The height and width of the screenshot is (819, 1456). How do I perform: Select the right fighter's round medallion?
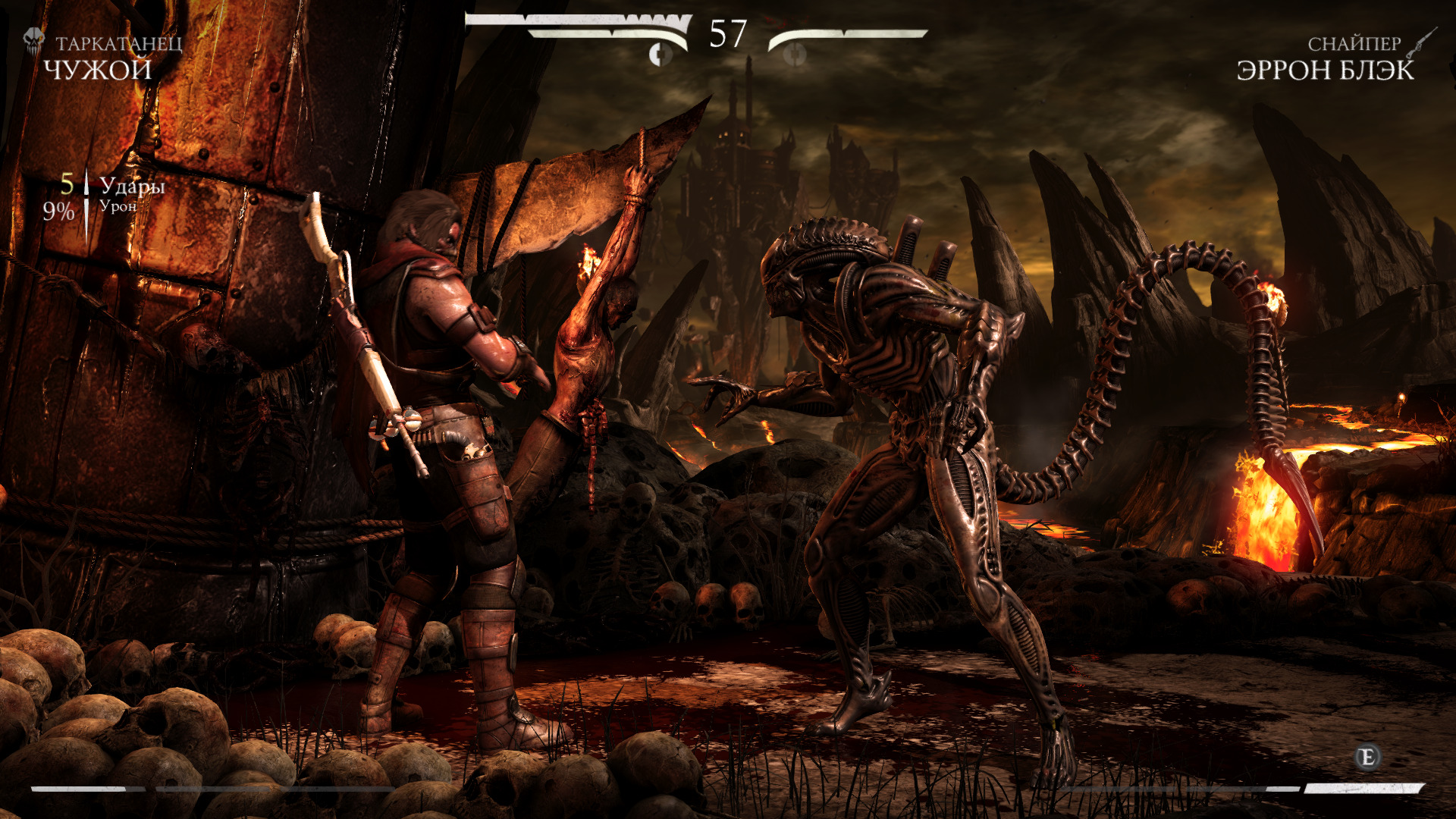794,55
